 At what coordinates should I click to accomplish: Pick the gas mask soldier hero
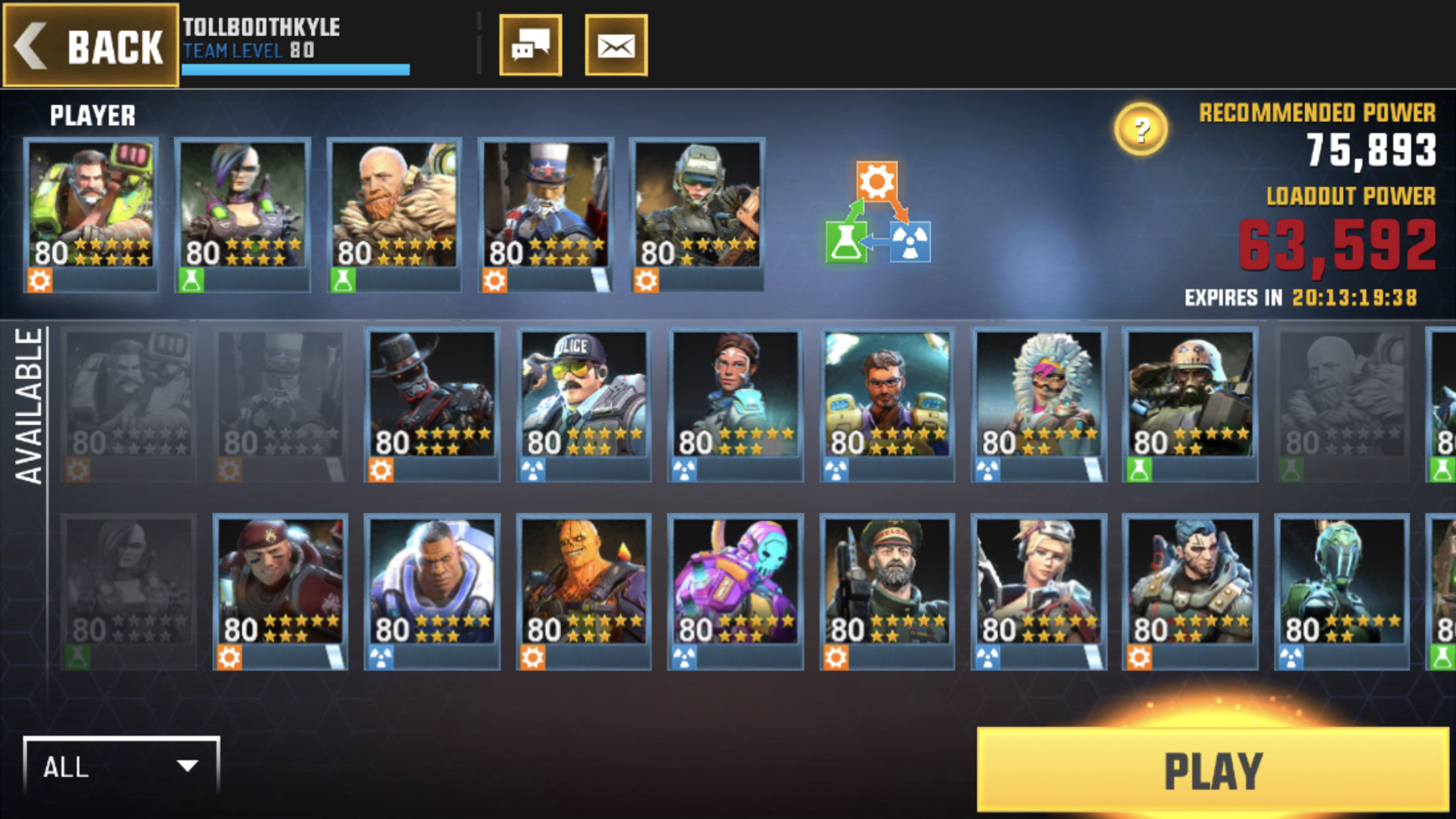(1190, 402)
